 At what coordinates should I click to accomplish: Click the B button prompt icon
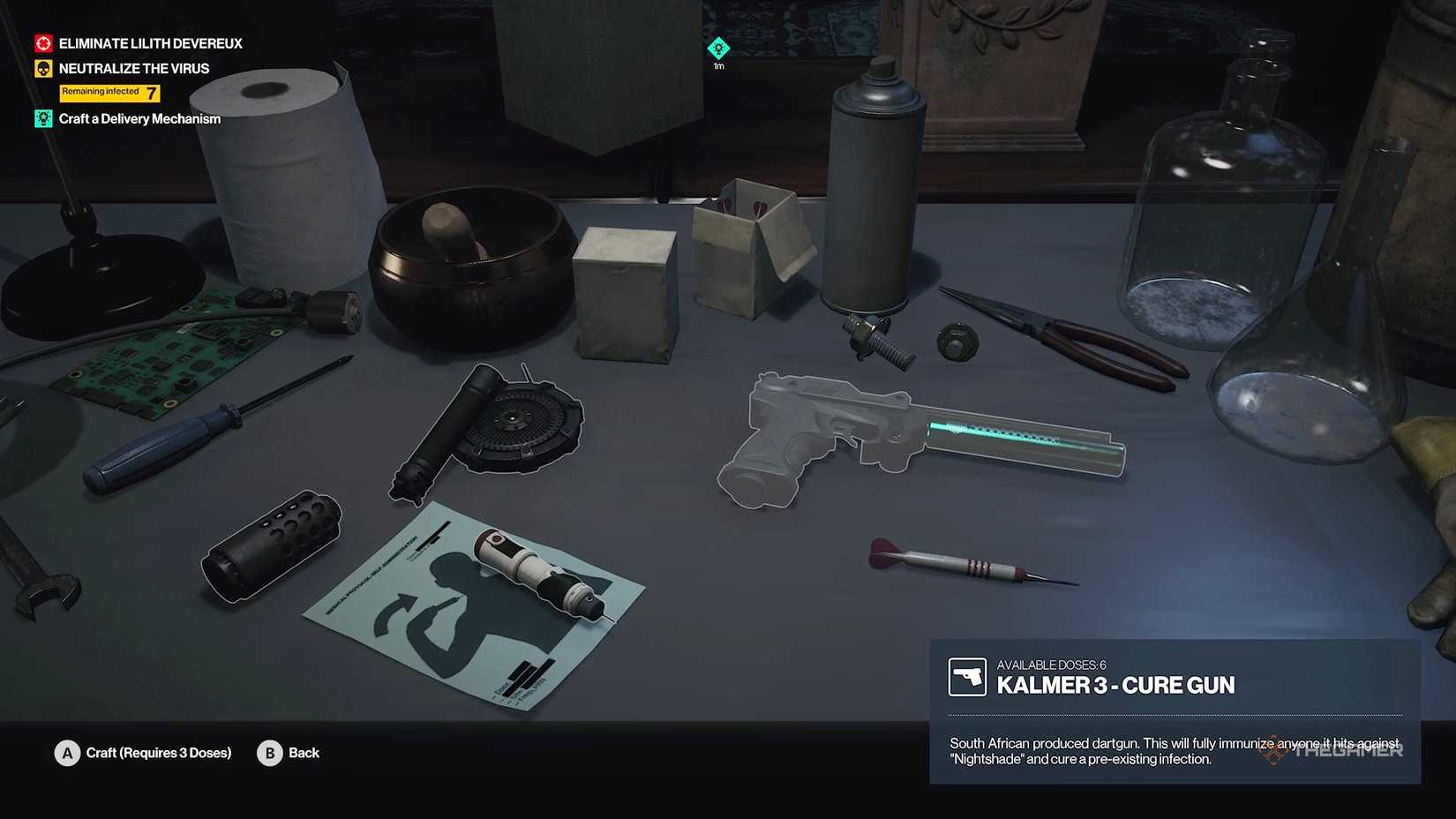tap(270, 753)
